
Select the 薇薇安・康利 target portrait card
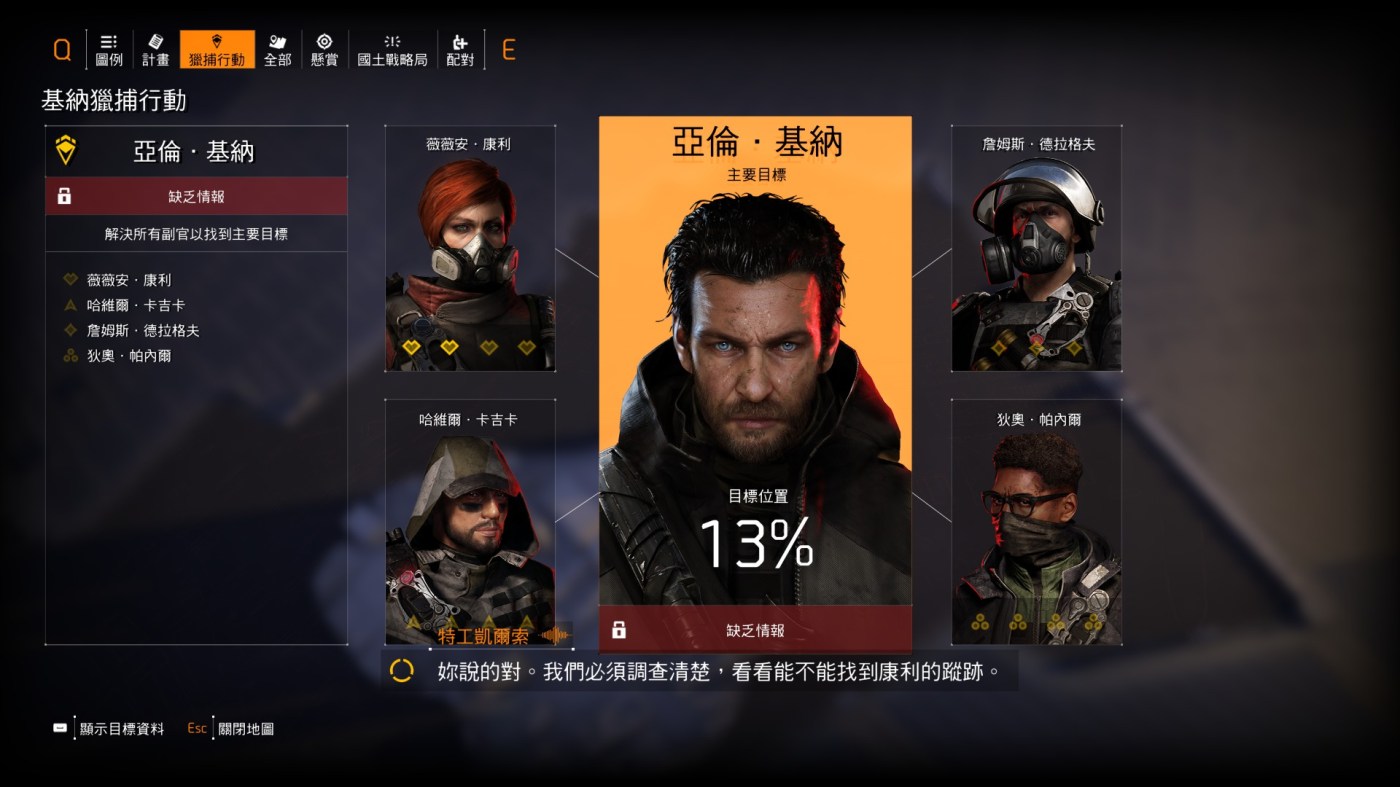coord(470,250)
